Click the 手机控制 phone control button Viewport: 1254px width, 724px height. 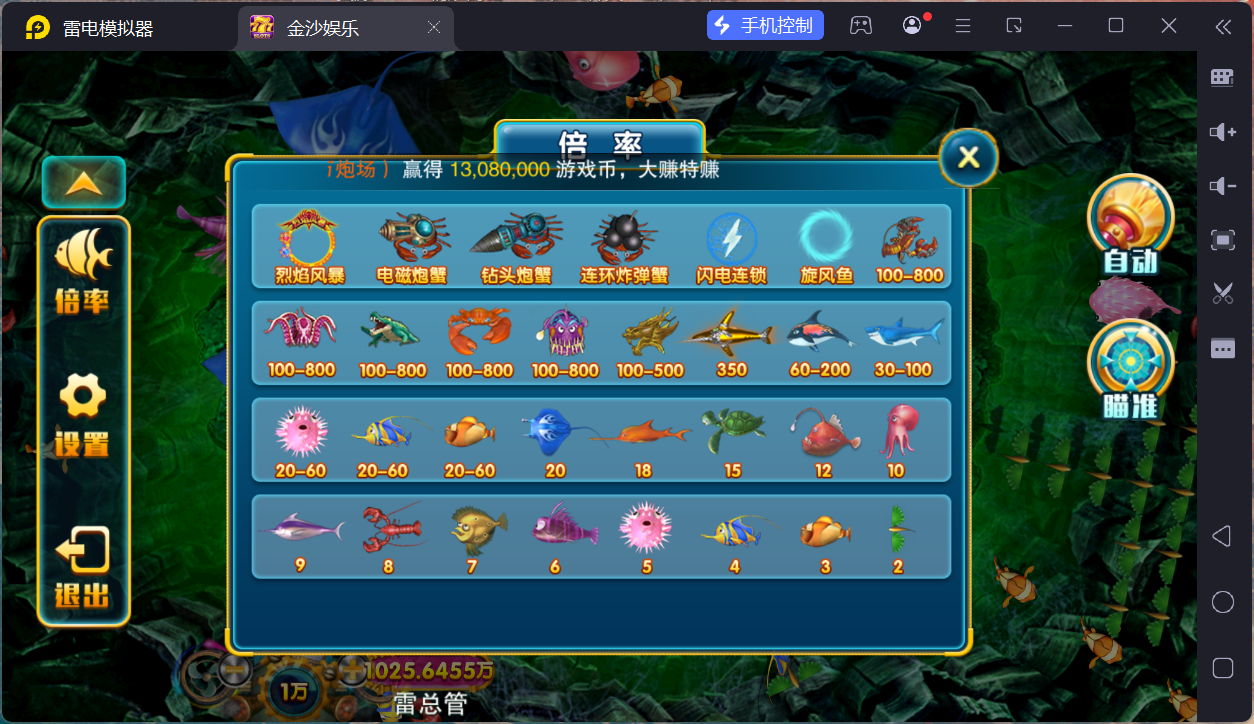click(x=765, y=26)
